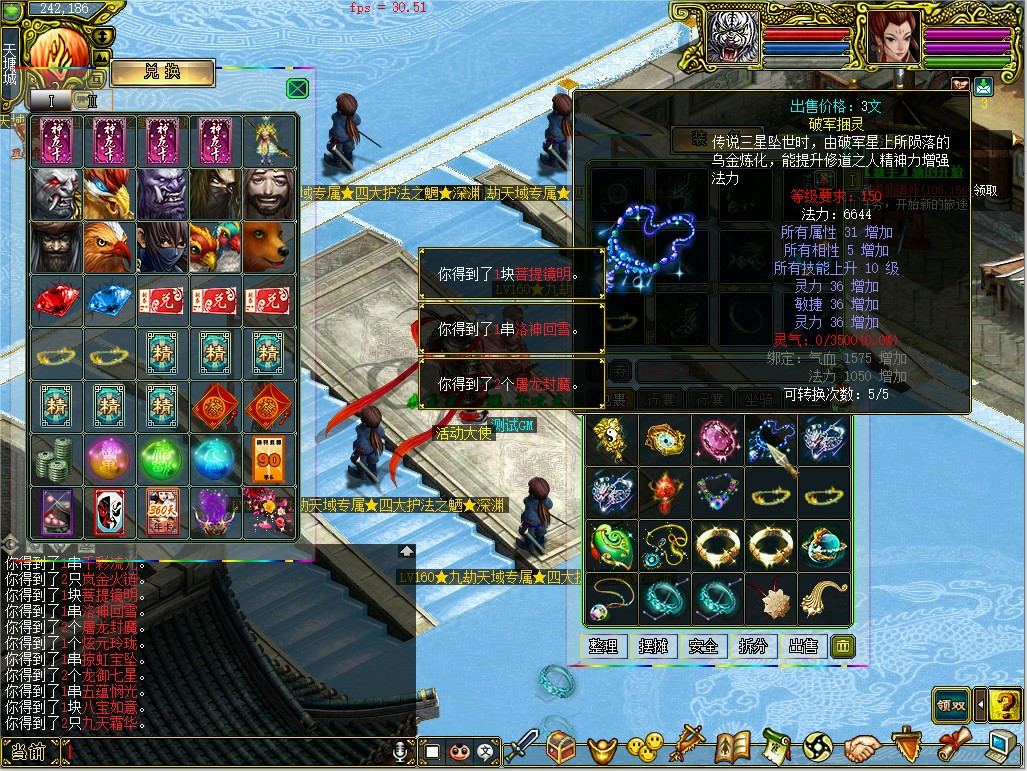Click the 整理 sort inventory button
Image resolution: width=1027 pixels, height=771 pixels.
coord(603,646)
